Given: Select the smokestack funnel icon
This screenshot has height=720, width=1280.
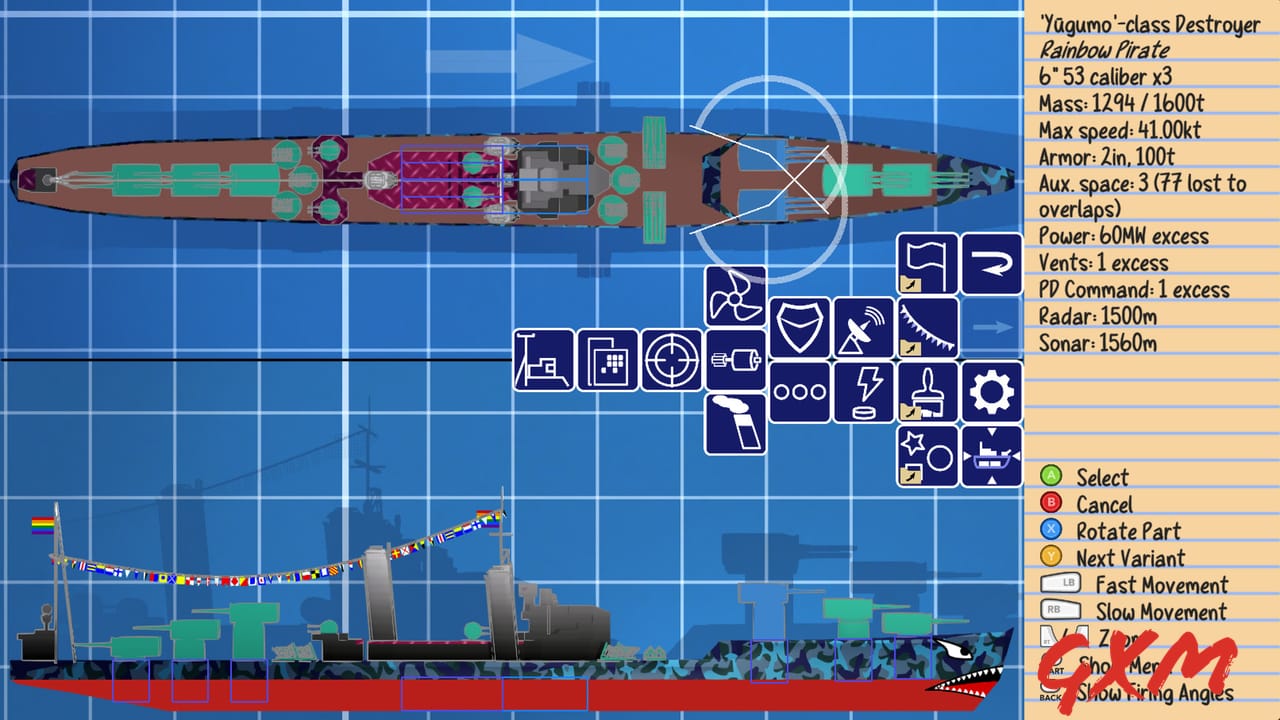Looking at the screenshot, I should (735, 425).
